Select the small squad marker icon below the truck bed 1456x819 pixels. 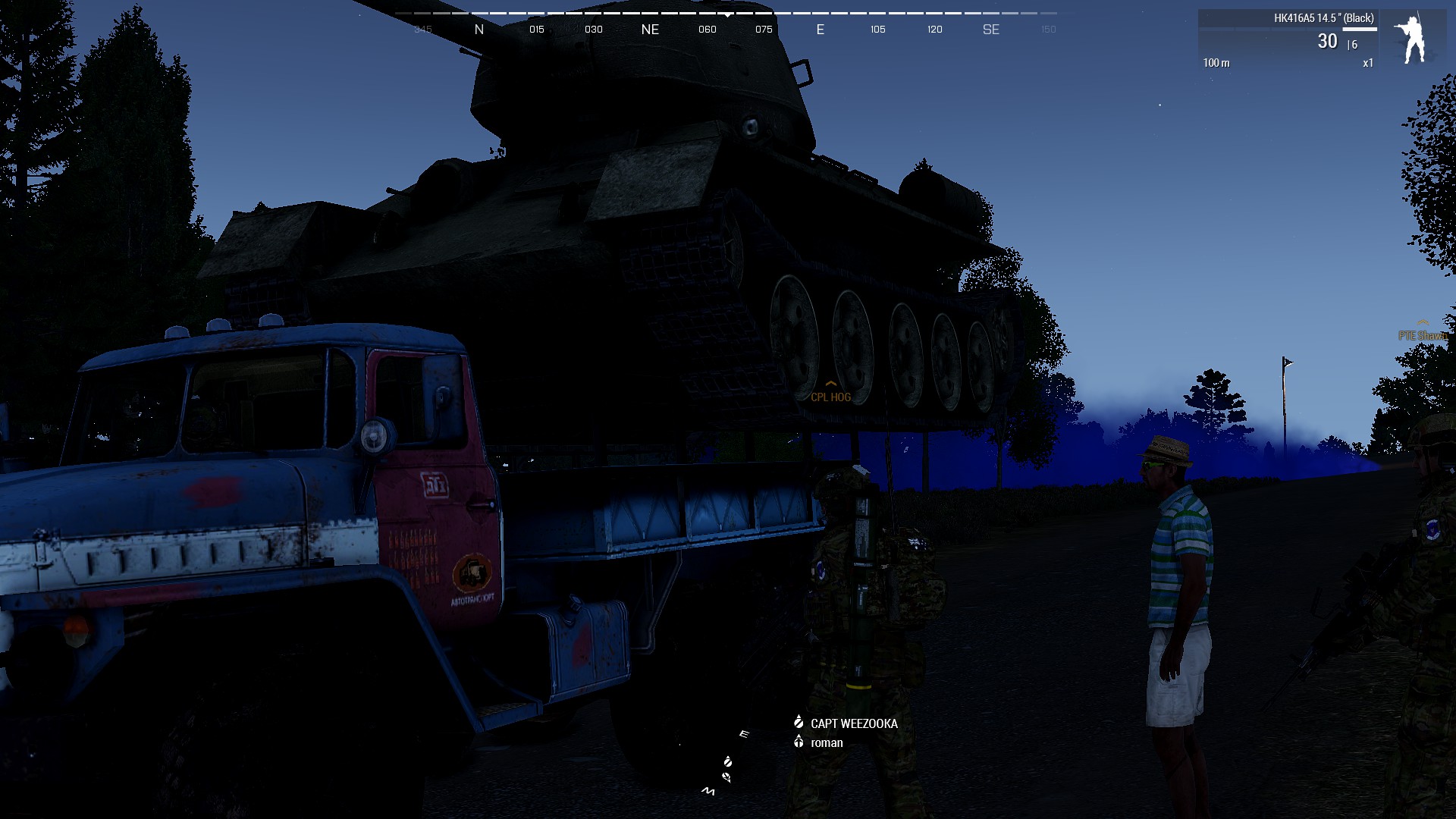728,762
